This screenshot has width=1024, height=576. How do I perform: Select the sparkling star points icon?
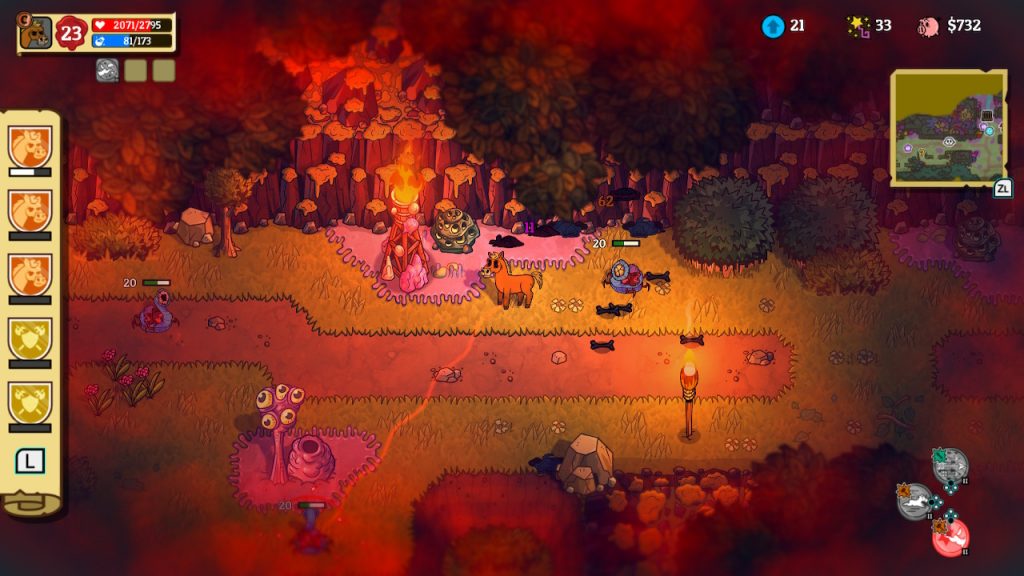(857, 26)
